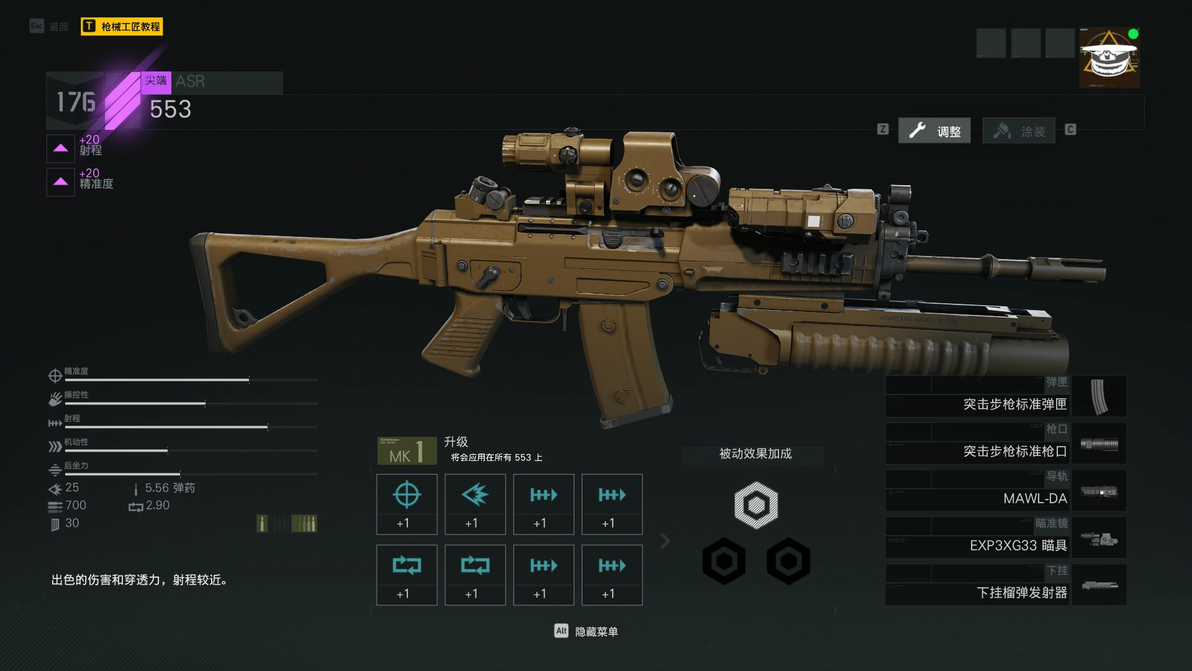The height and width of the screenshot is (671, 1192).
Task: Open the 导轨 rail slot with MAWL-DA
Action: [1005, 491]
